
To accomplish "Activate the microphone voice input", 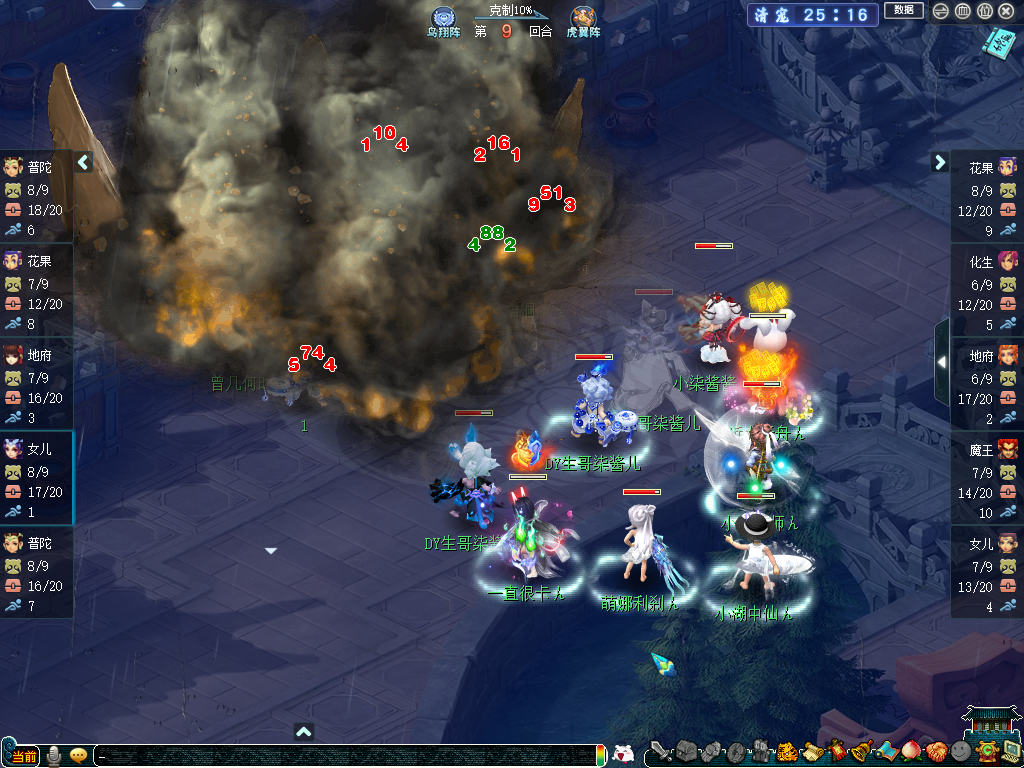I will (x=54, y=755).
